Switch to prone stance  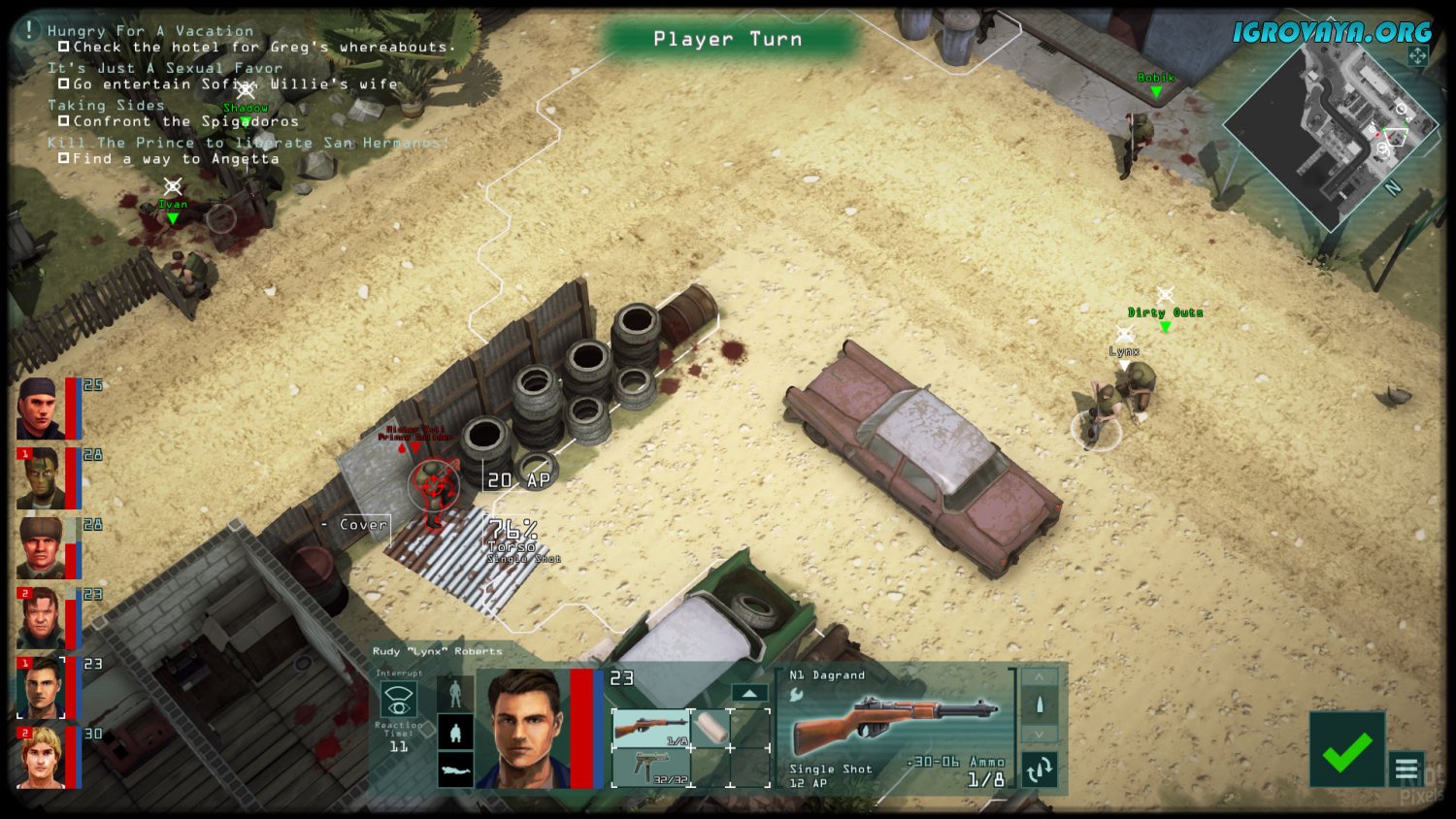(455, 770)
